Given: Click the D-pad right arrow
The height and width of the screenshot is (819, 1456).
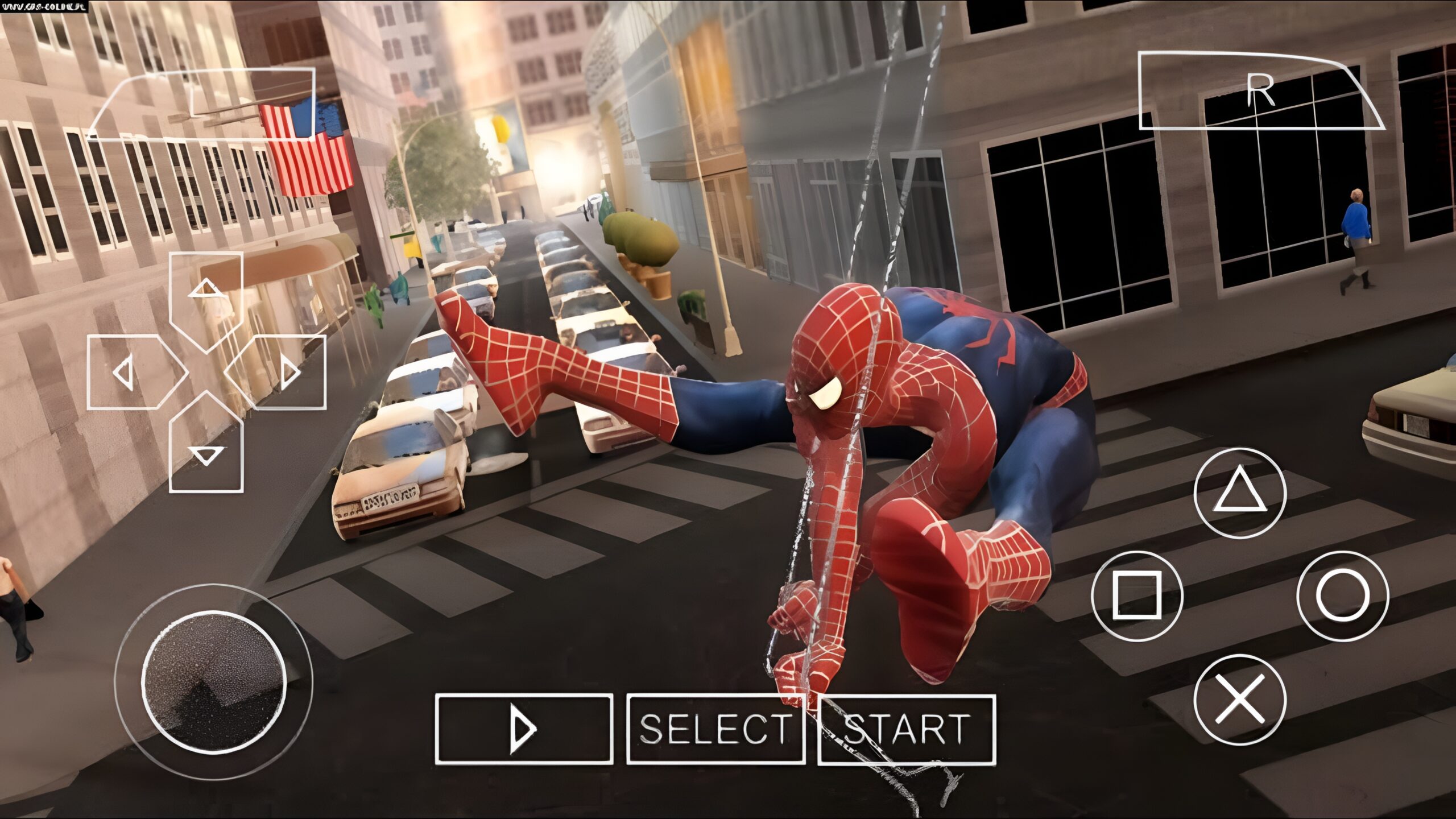Looking at the screenshot, I should pos(283,373).
